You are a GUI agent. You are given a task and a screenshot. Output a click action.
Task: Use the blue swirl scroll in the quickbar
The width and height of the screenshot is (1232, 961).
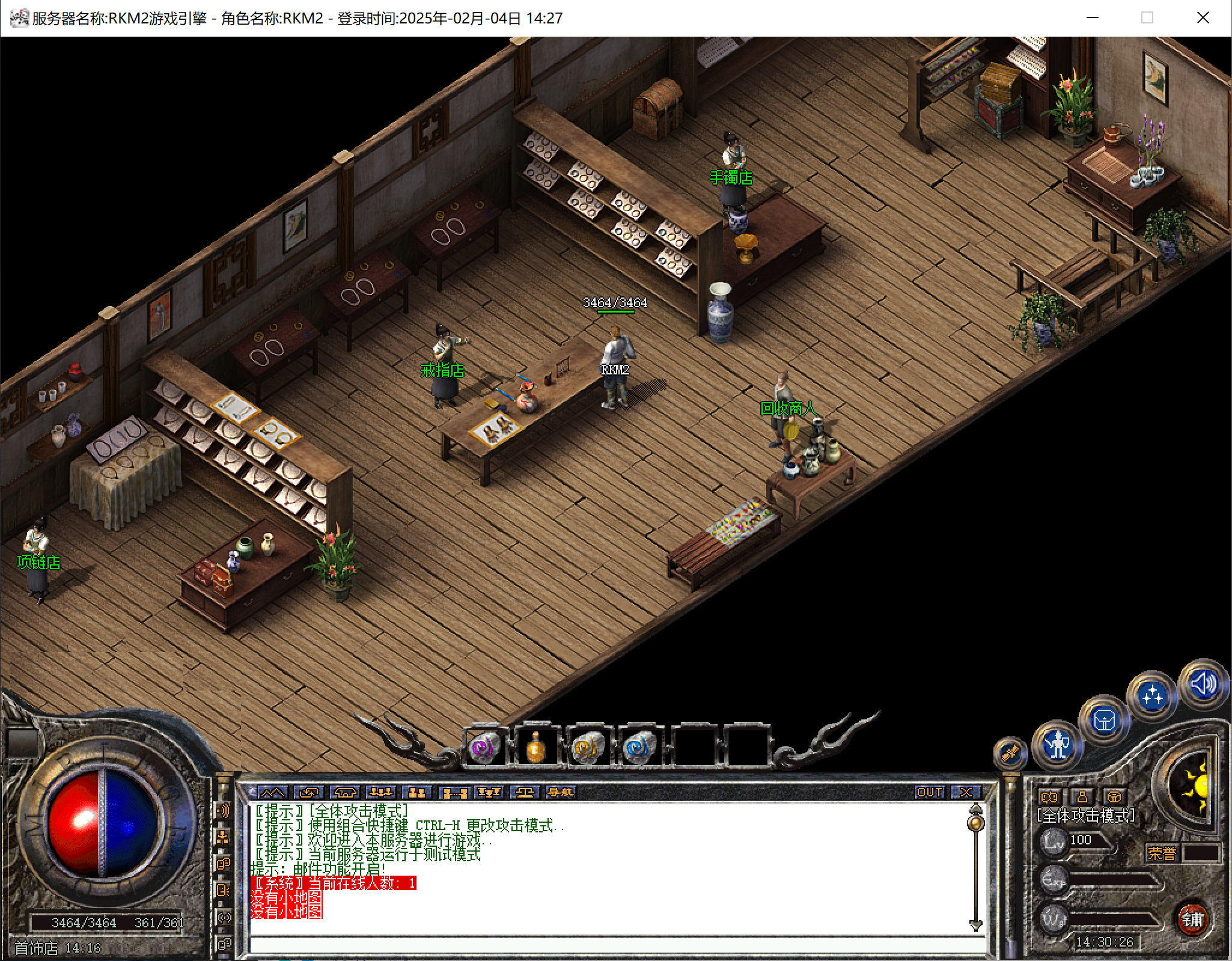(x=638, y=748)
